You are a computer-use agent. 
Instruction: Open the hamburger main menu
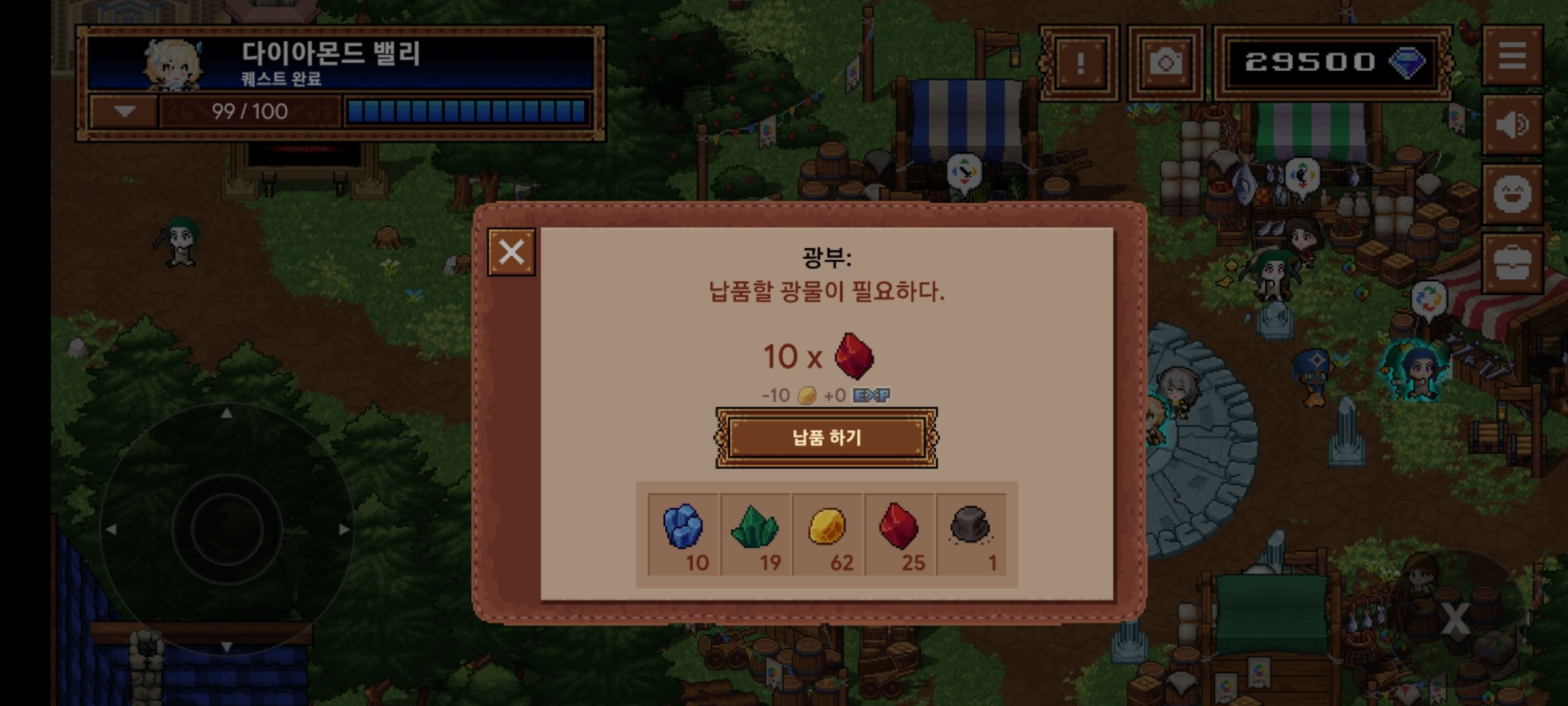click(x=1512, y=56)
